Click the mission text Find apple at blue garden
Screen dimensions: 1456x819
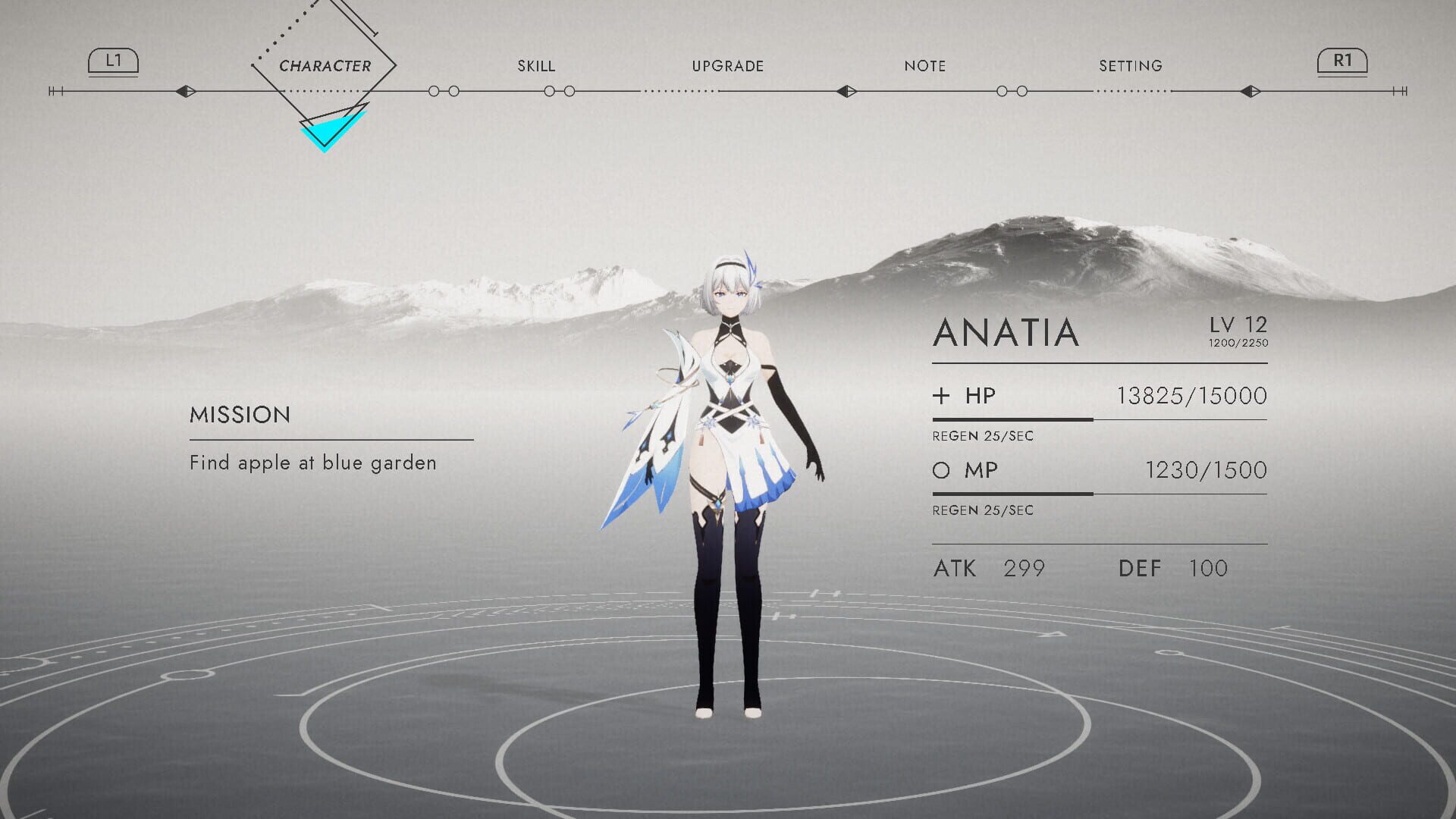point(312,463)
